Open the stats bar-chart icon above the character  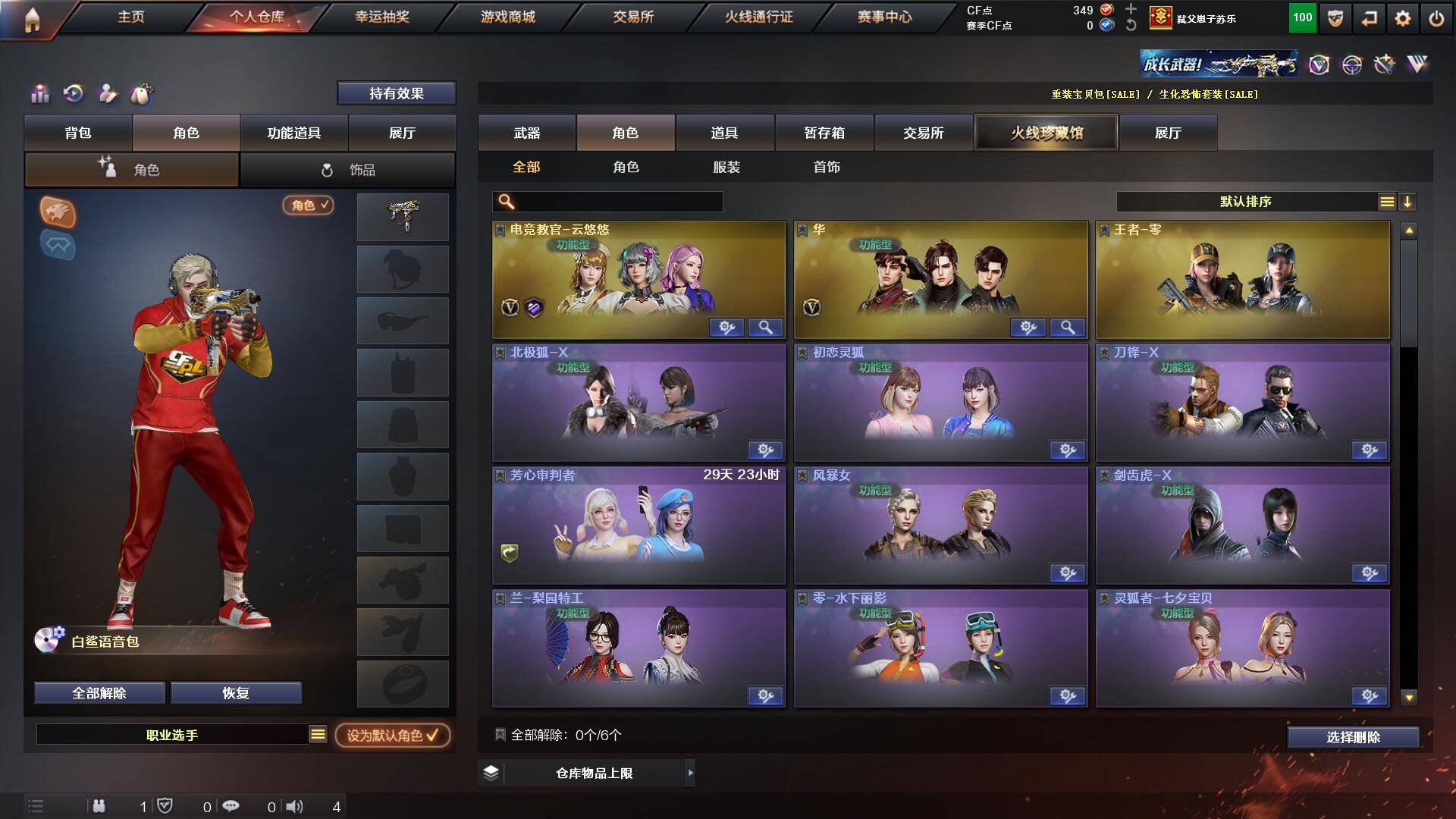point(39,93)
